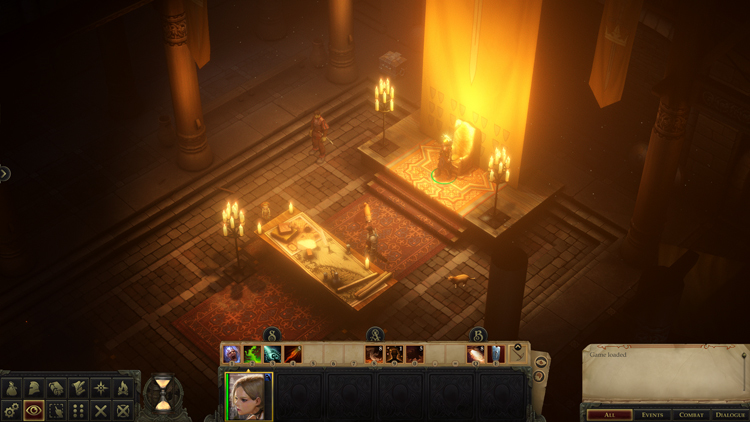750x422 pixels.
Task: Use the green flame ability on hotbar
Action: [x=252, y=354]
